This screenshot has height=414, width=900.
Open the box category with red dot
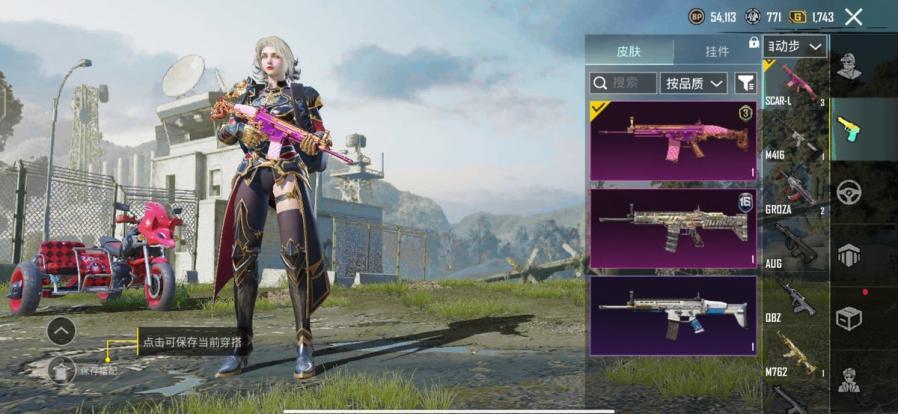coord(850,315)
